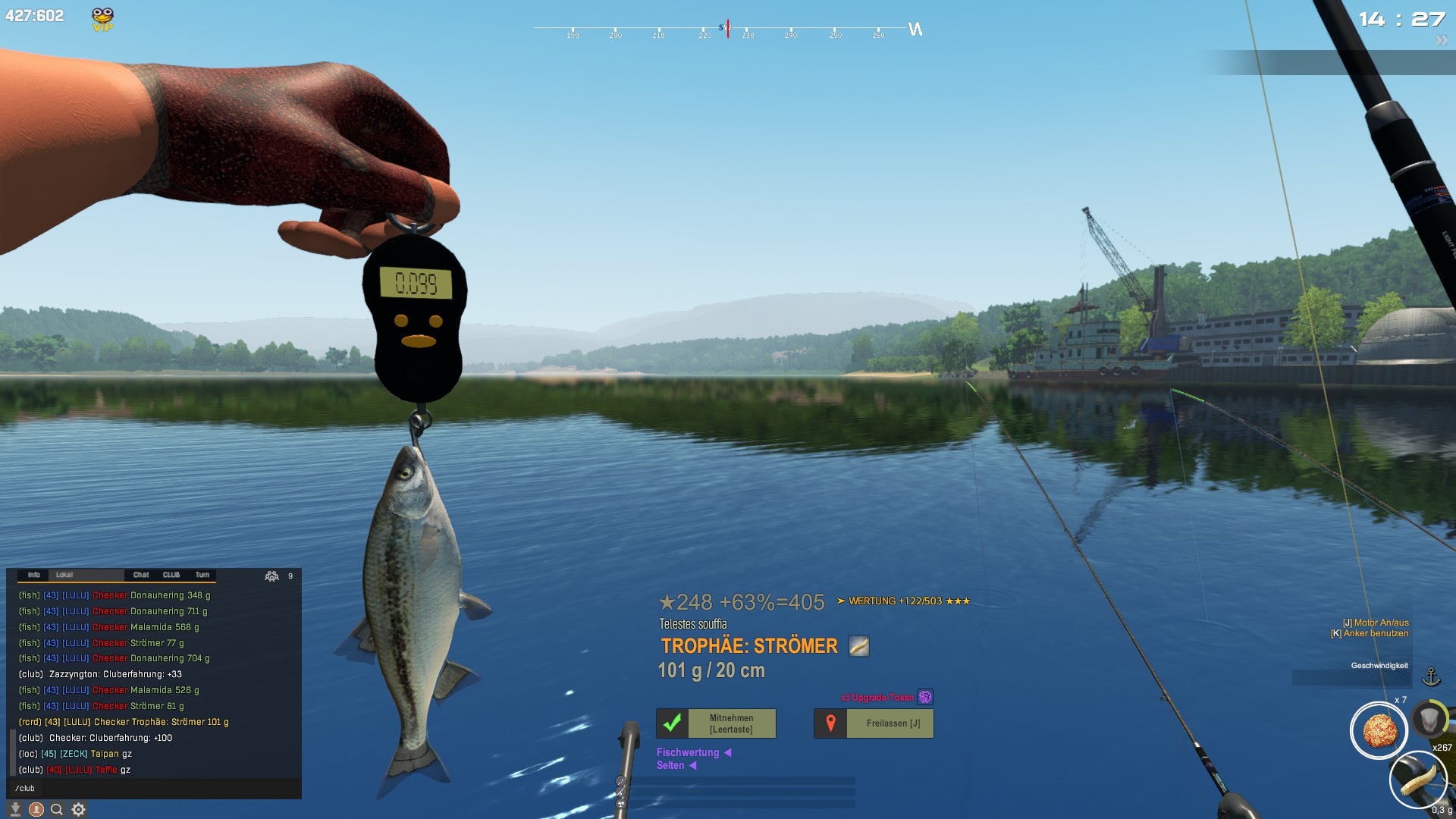Open the orange player profile icon
This screenshot has width=1456, height=819.
[36, 809]
